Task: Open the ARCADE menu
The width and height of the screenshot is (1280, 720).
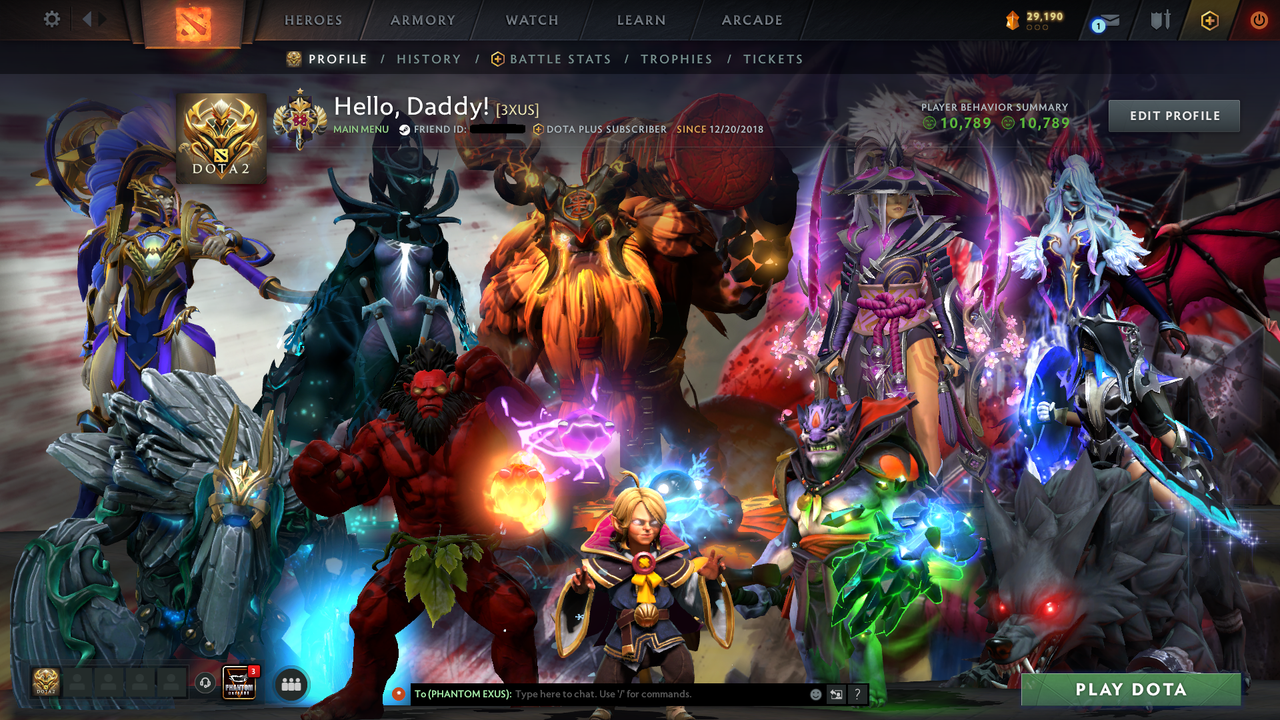Action: pyautogui.click(x=751, y=20)
